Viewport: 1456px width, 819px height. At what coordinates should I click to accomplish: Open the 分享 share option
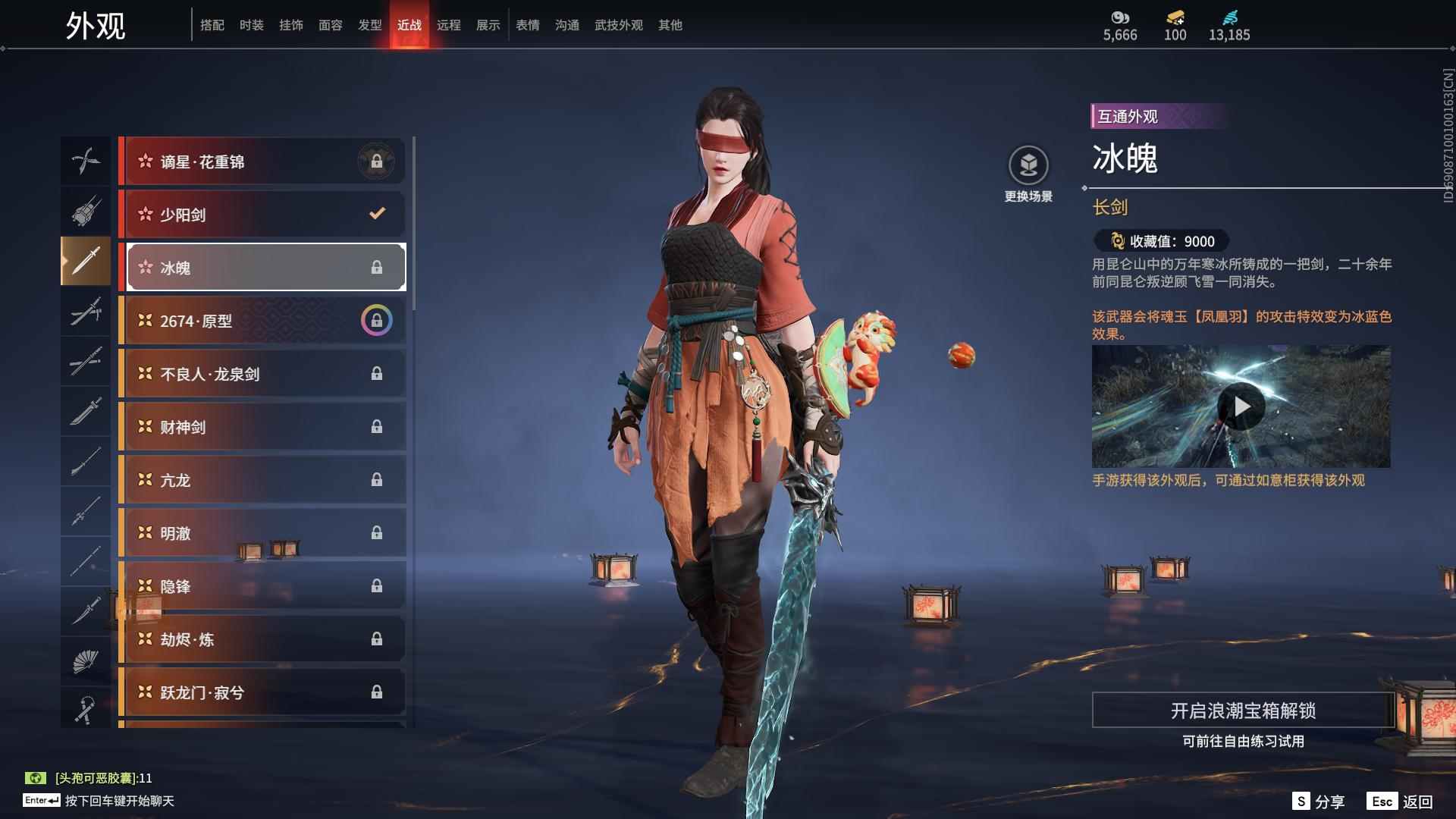point(1319,802)
